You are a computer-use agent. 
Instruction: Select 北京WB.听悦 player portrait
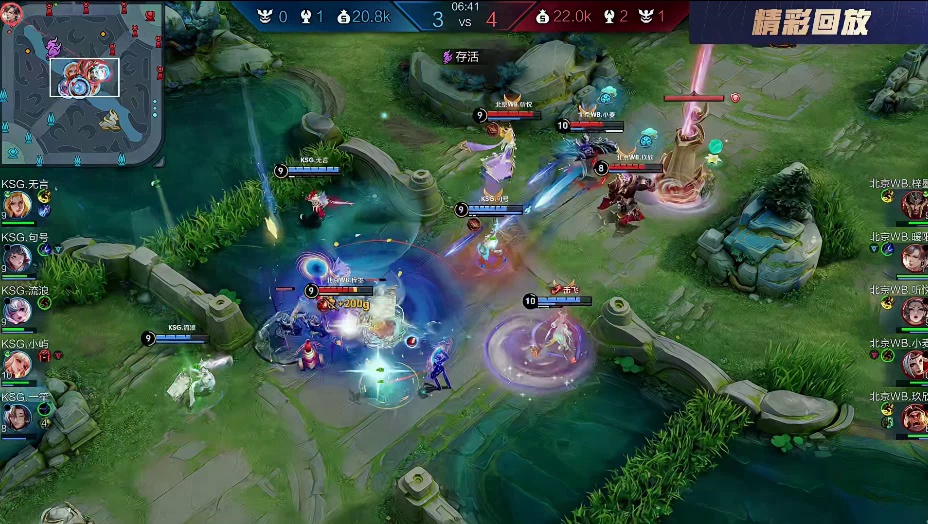[913, 311]
